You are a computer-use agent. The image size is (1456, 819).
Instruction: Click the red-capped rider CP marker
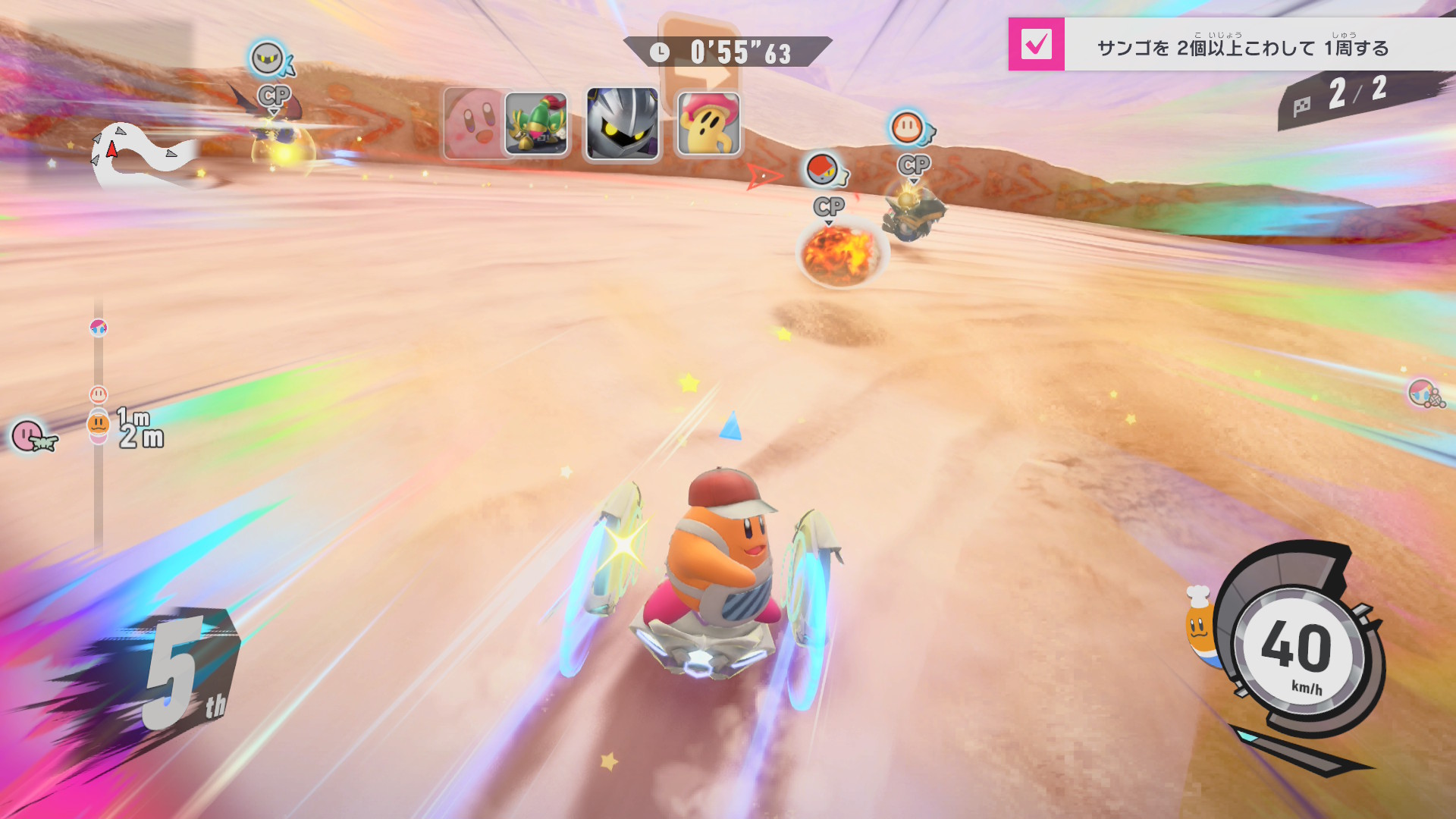pos(824,170)
